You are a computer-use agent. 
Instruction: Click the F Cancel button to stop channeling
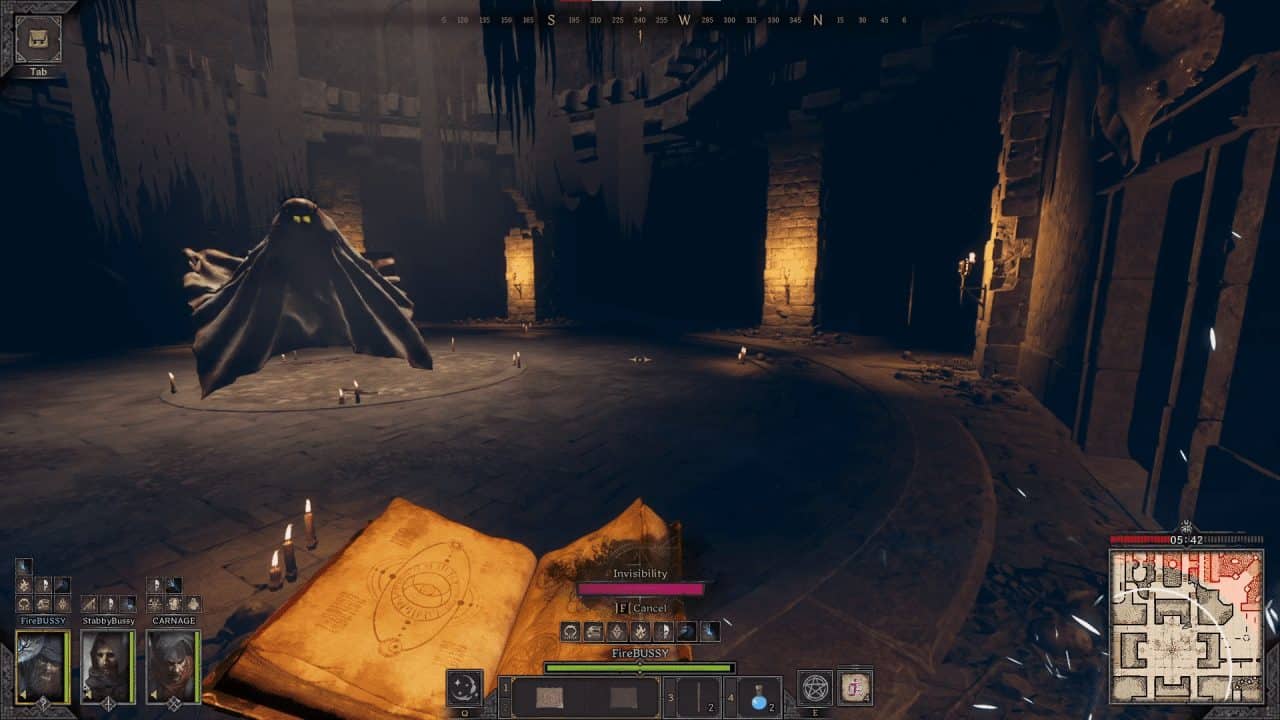pyautogui.click(x=639, y=606)
